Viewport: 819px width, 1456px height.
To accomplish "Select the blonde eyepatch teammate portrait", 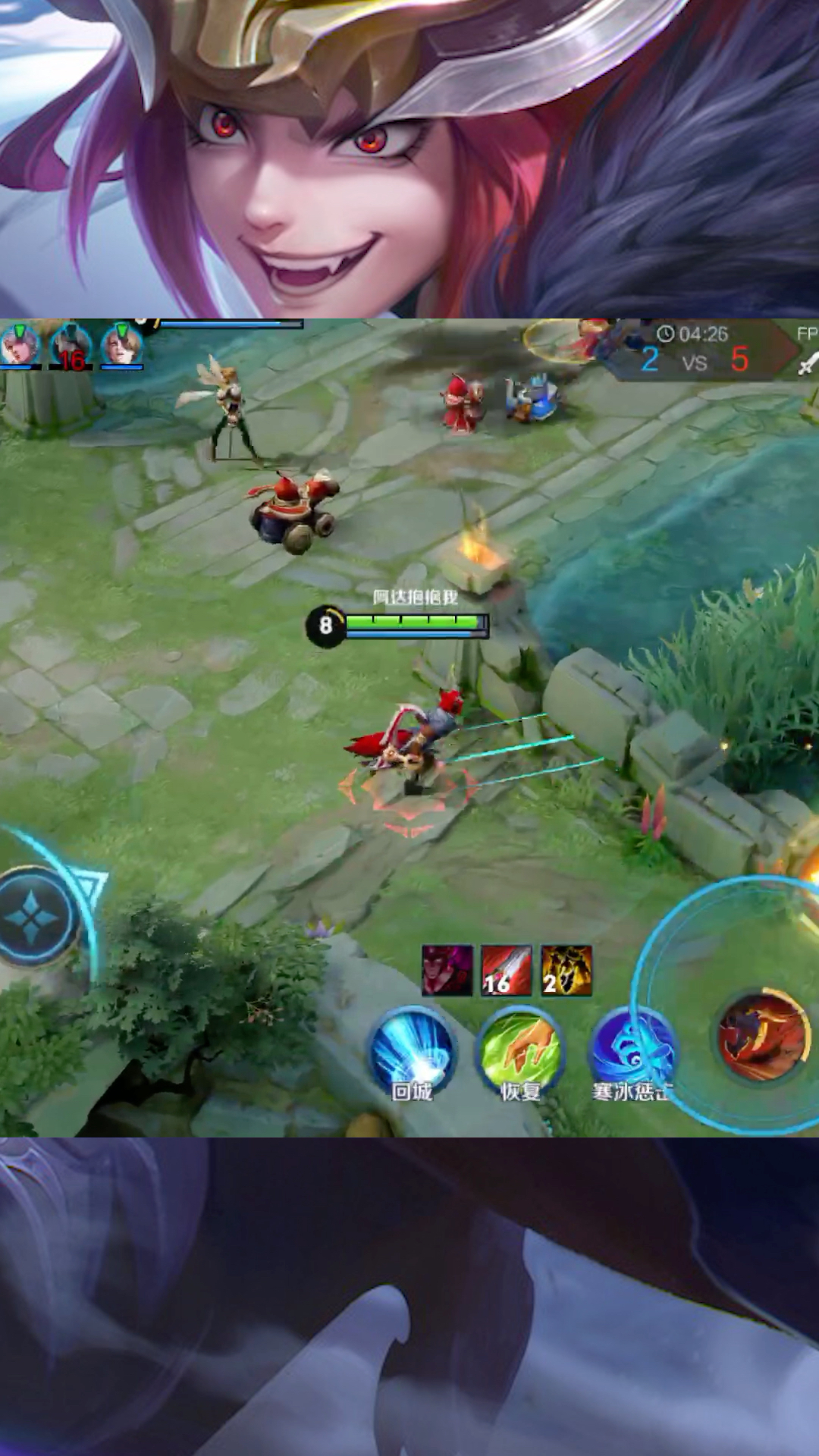I will coord(122,346).
